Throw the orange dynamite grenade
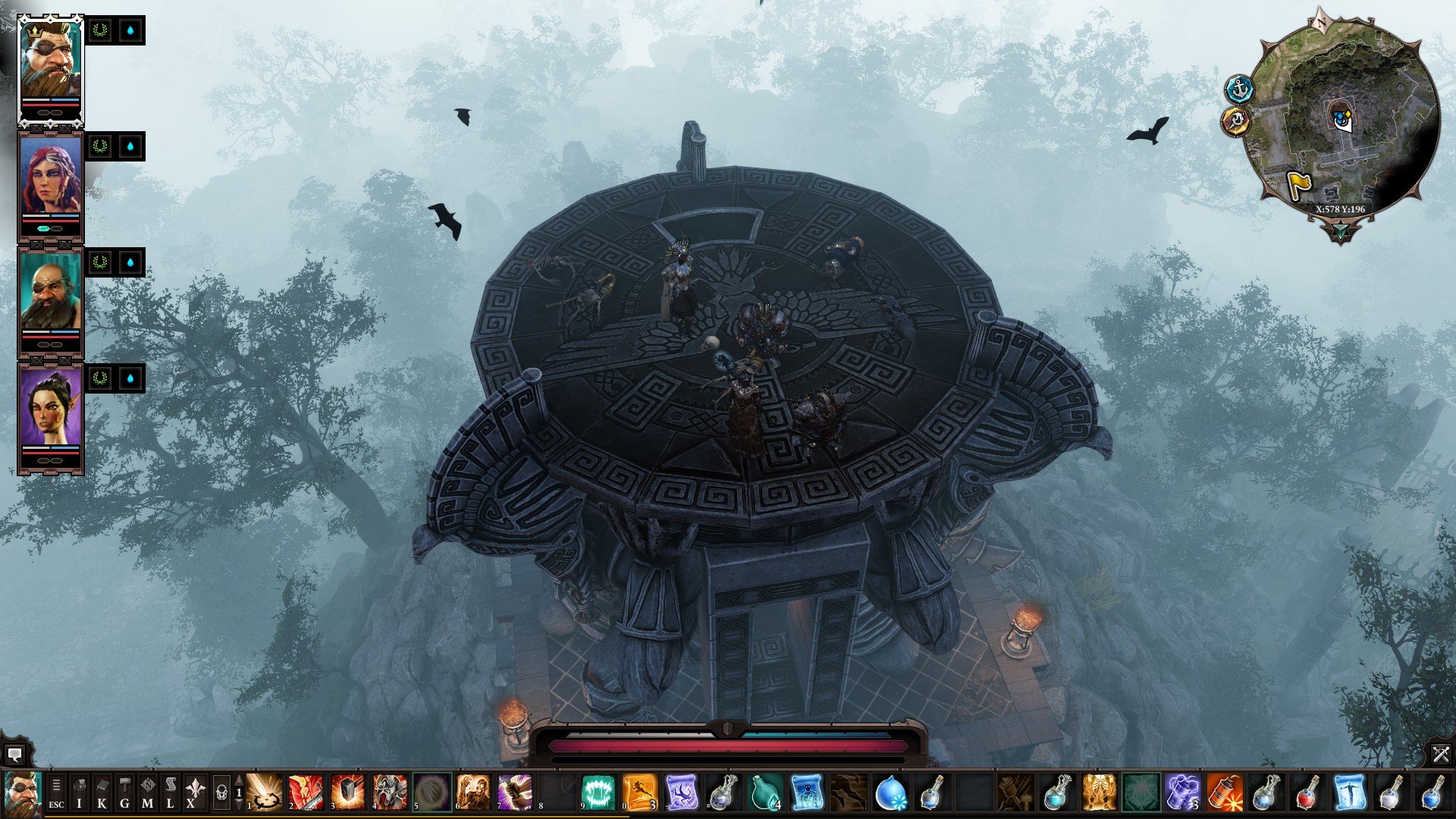 pos(1223,793)
